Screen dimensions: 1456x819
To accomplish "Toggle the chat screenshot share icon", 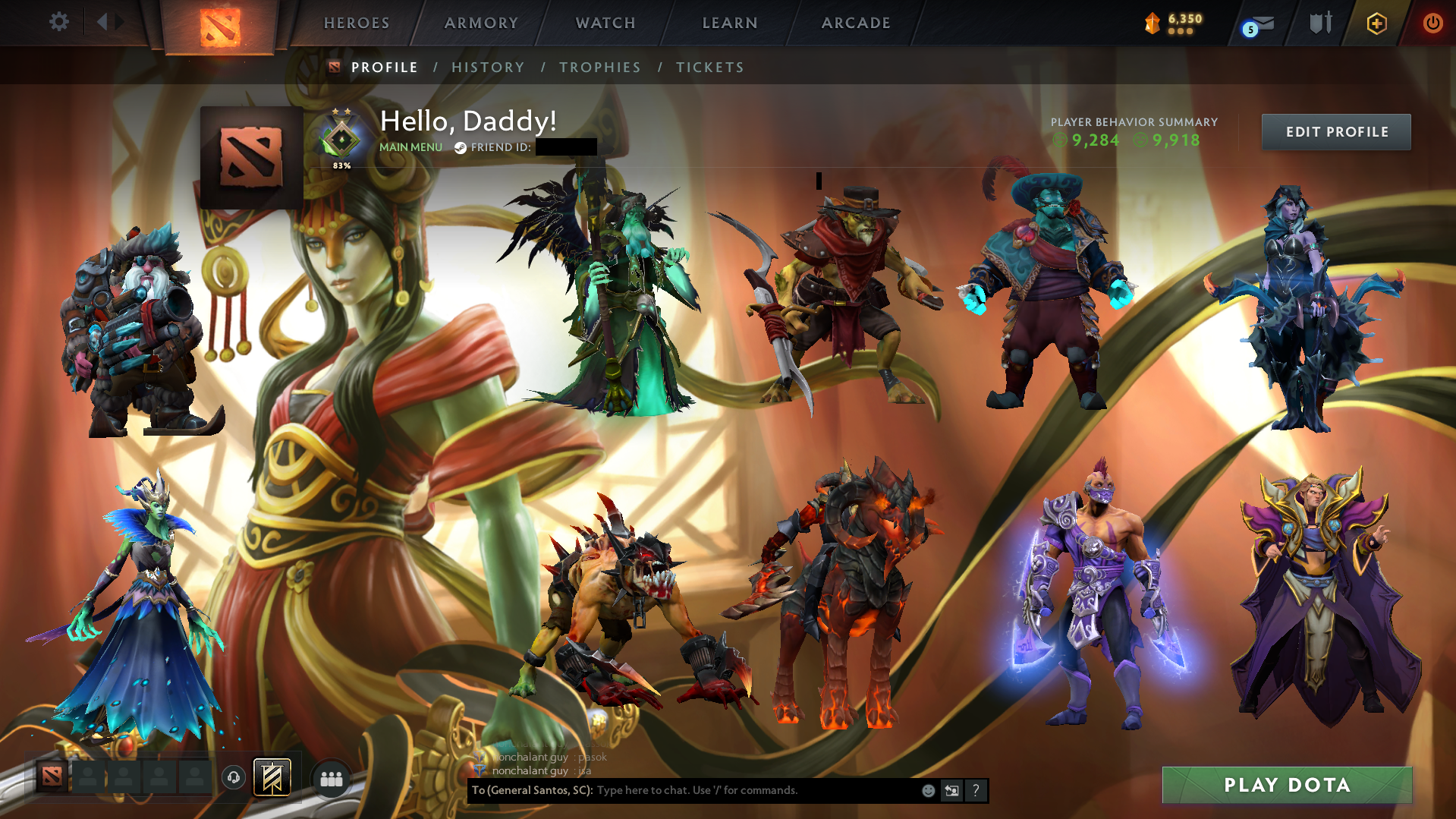I will [952, 790].
